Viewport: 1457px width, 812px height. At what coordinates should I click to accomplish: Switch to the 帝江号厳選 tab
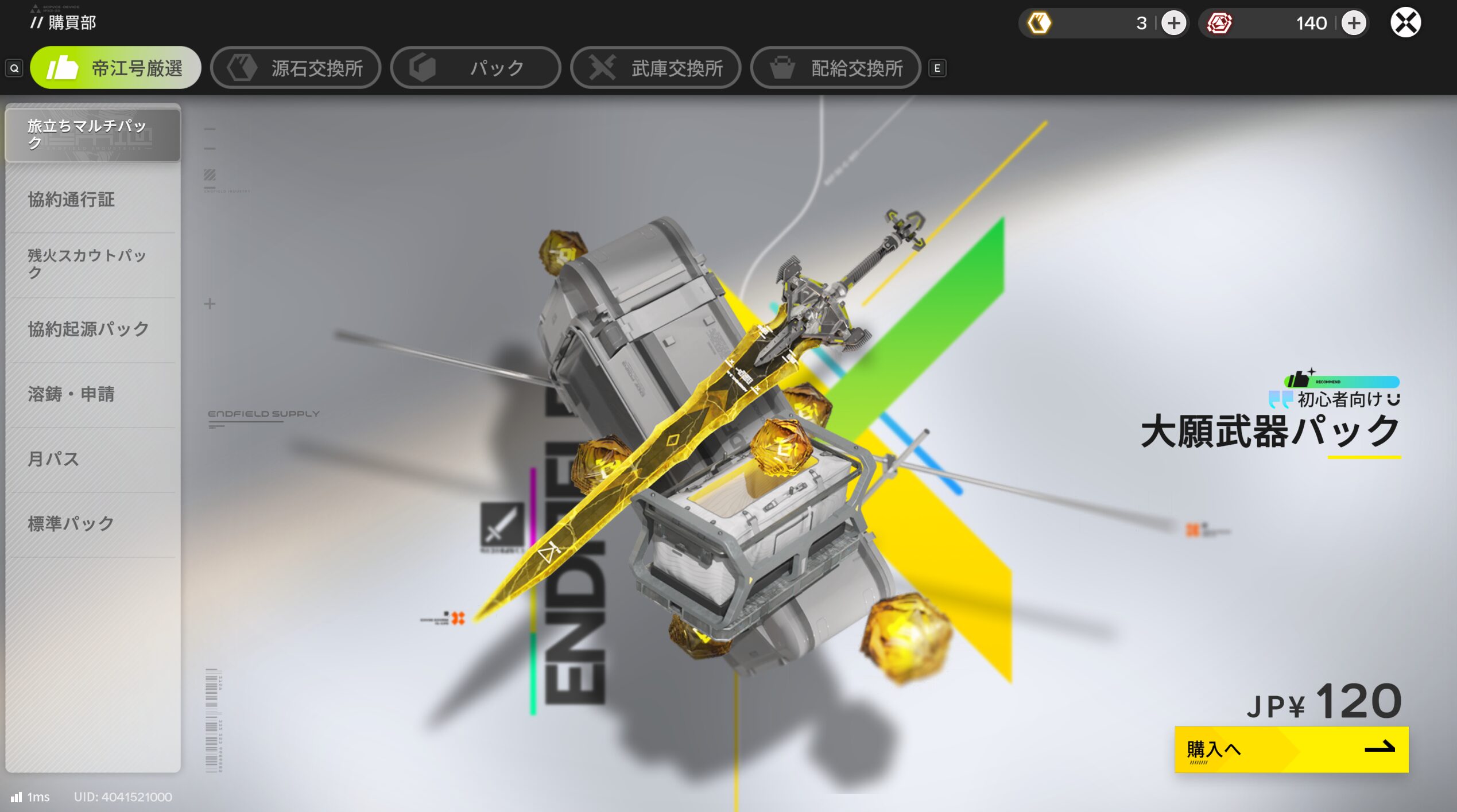115,68
